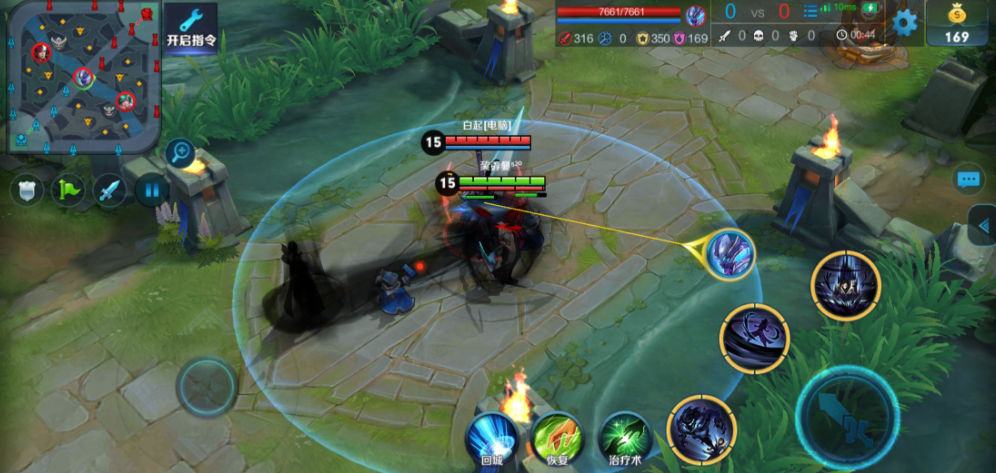Open the settings gear
The image size is (996, 473).
point(905,22)
